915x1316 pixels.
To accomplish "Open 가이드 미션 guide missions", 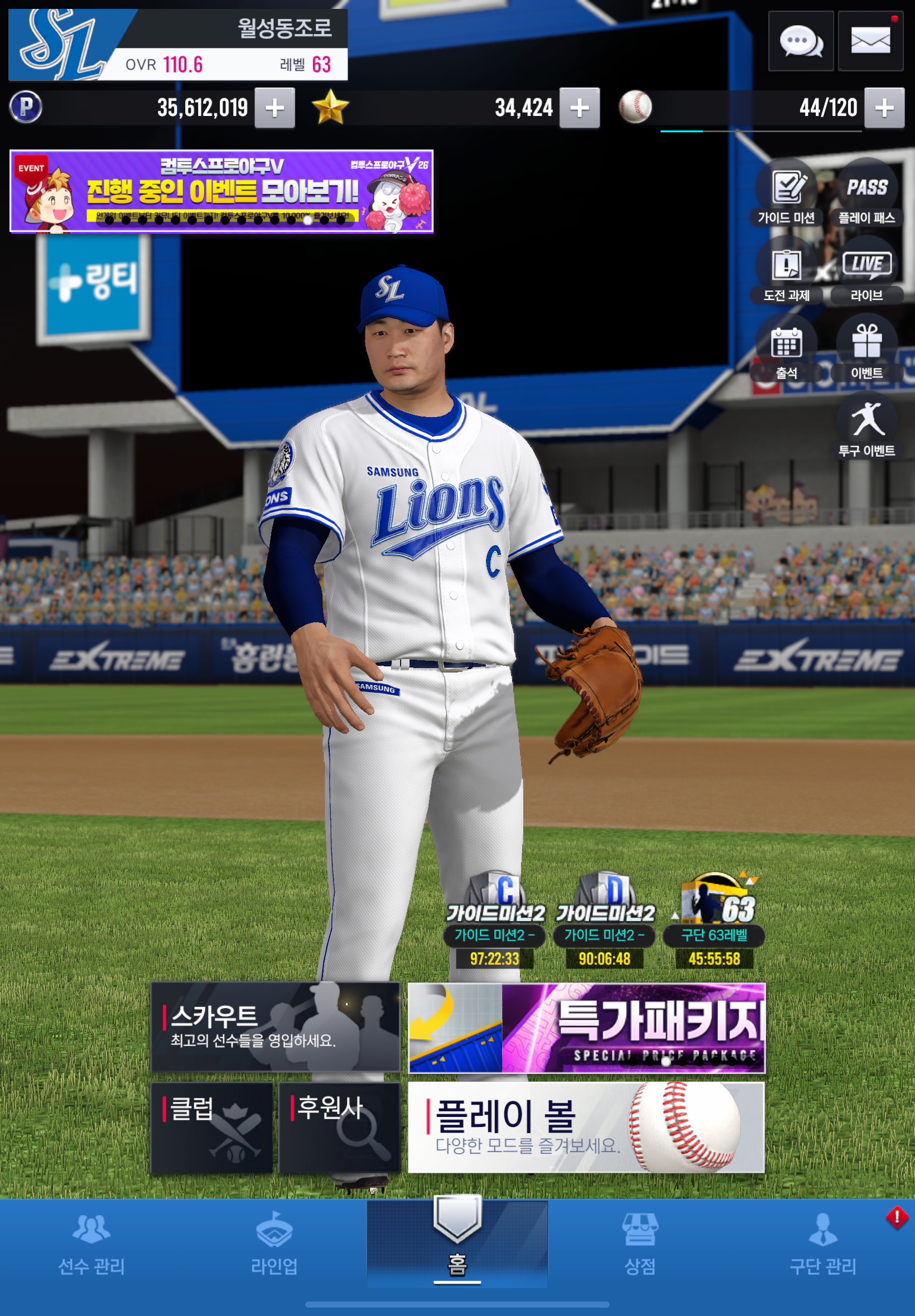I will [x=786, y=193].
